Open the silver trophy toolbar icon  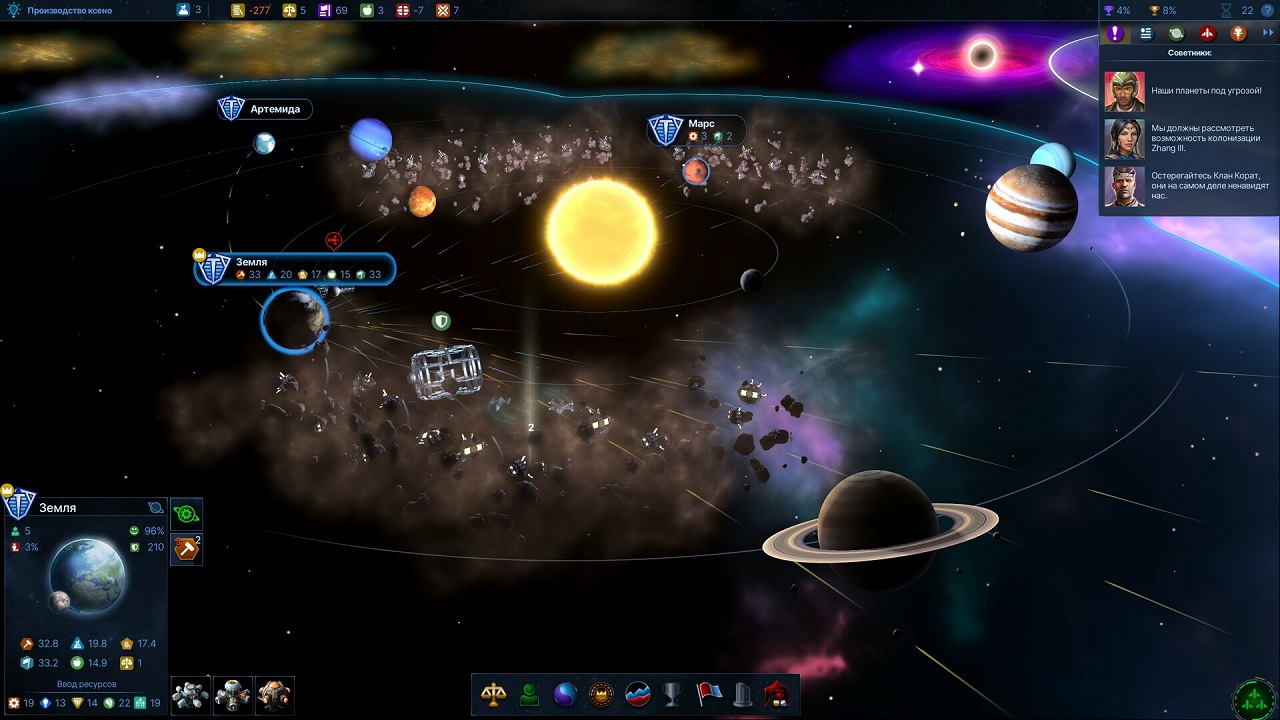click(673, 695)
